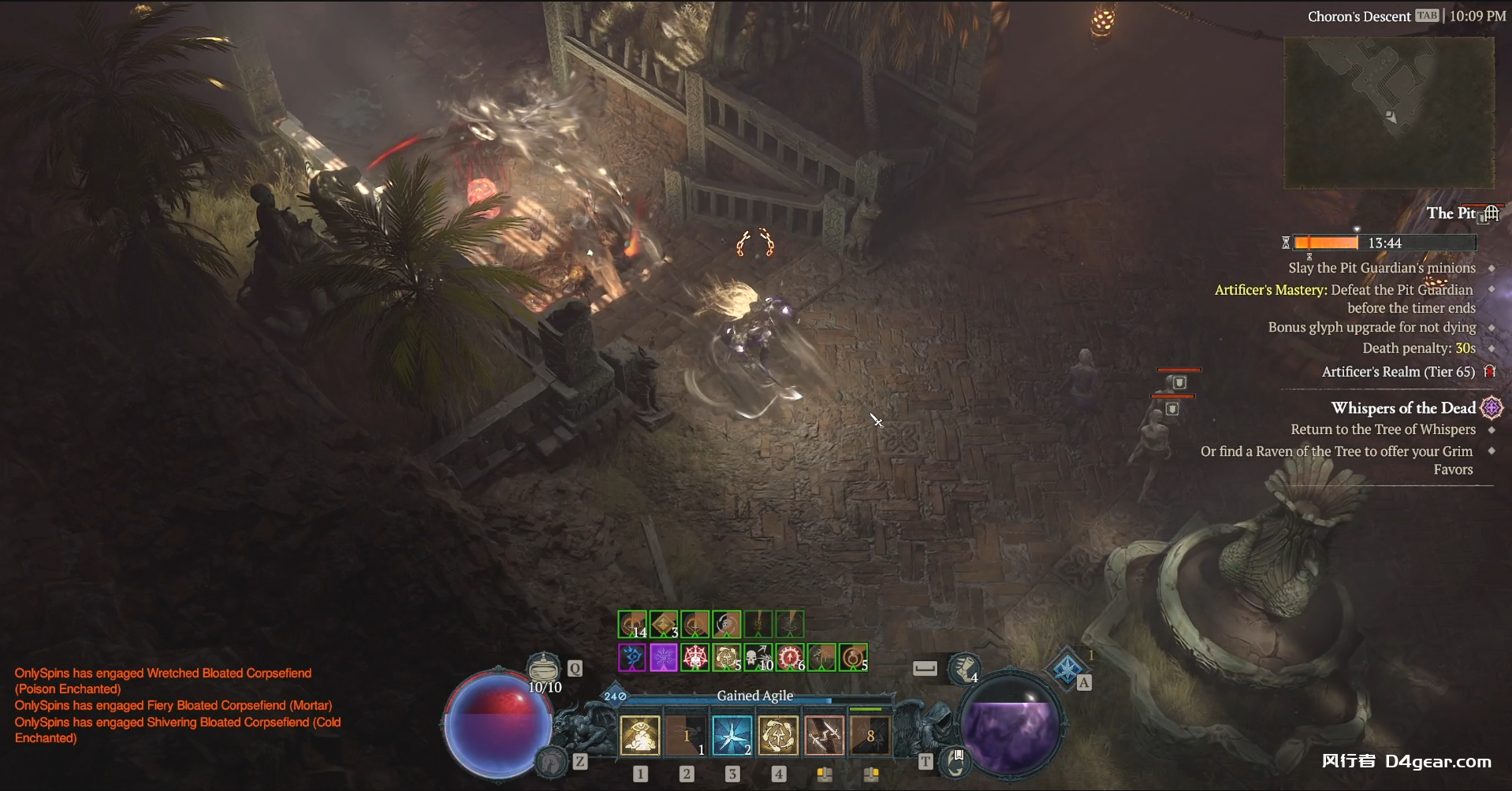This screenshot has height=791, width=1512.
Task: Select The Pit quest tracker heading
Action: 1451,213
